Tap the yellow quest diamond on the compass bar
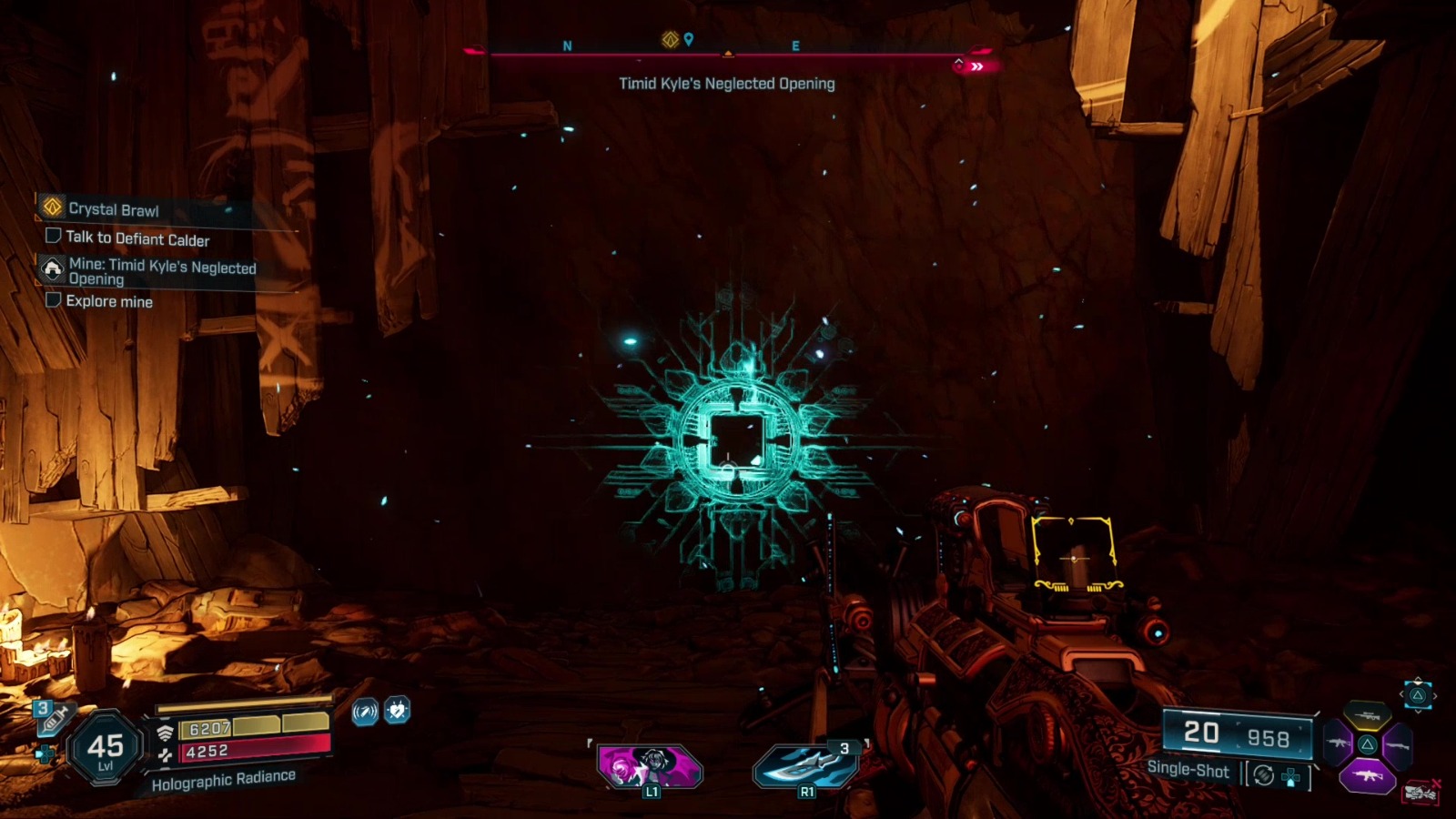The width and height of the screenshot is (1456, 819). (x=670, y=38)
